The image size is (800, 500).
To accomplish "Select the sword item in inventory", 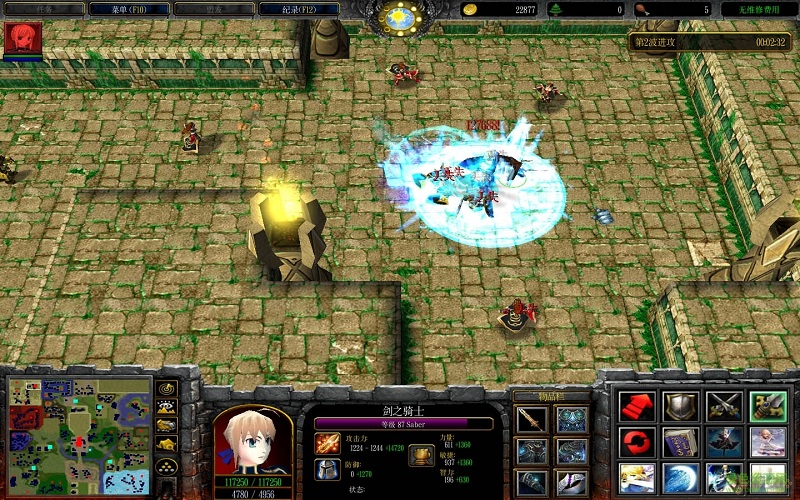I will coord(531,419).
